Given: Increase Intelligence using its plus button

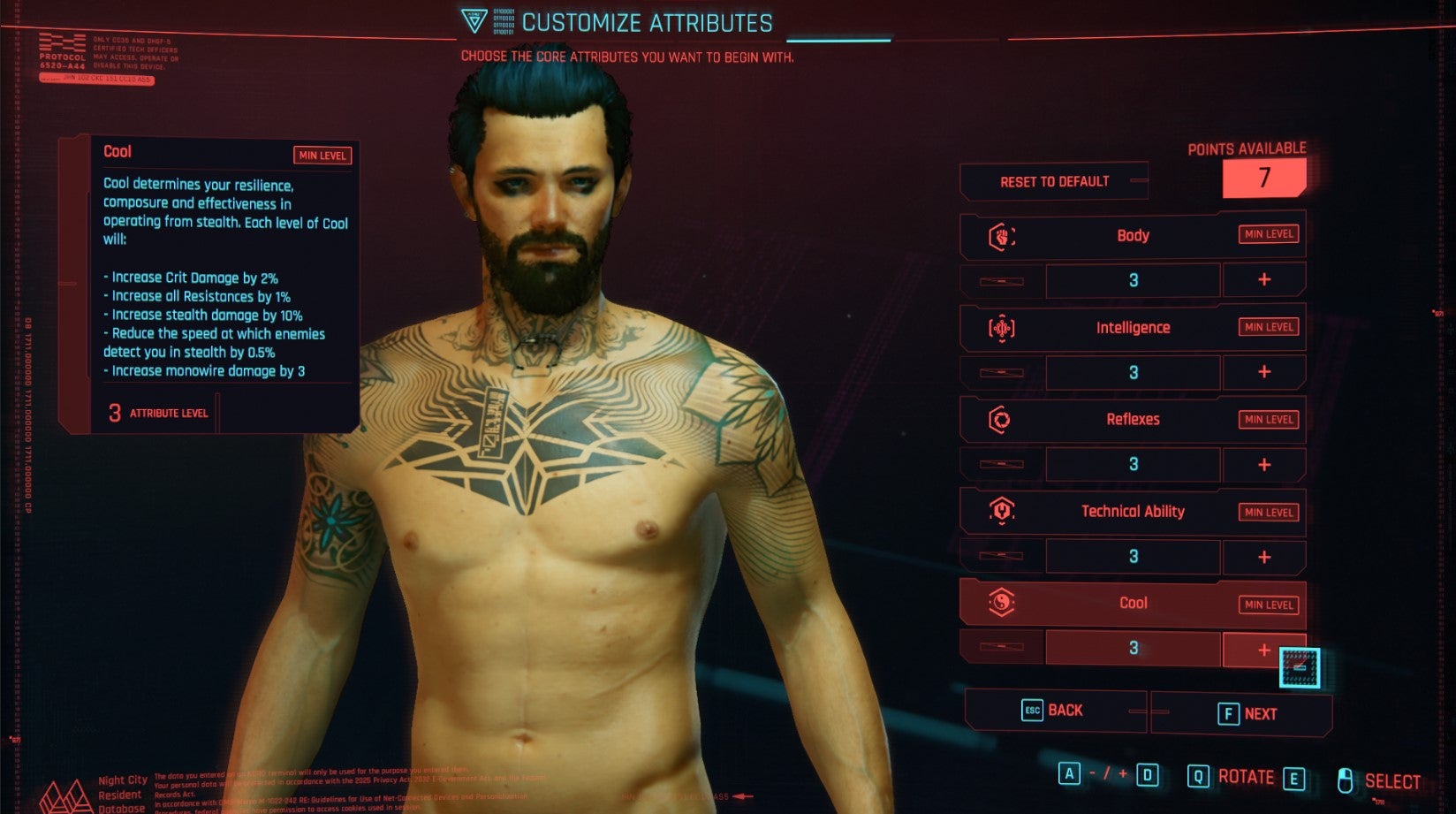Looking at the screenshot, I should coord(1264,372).
